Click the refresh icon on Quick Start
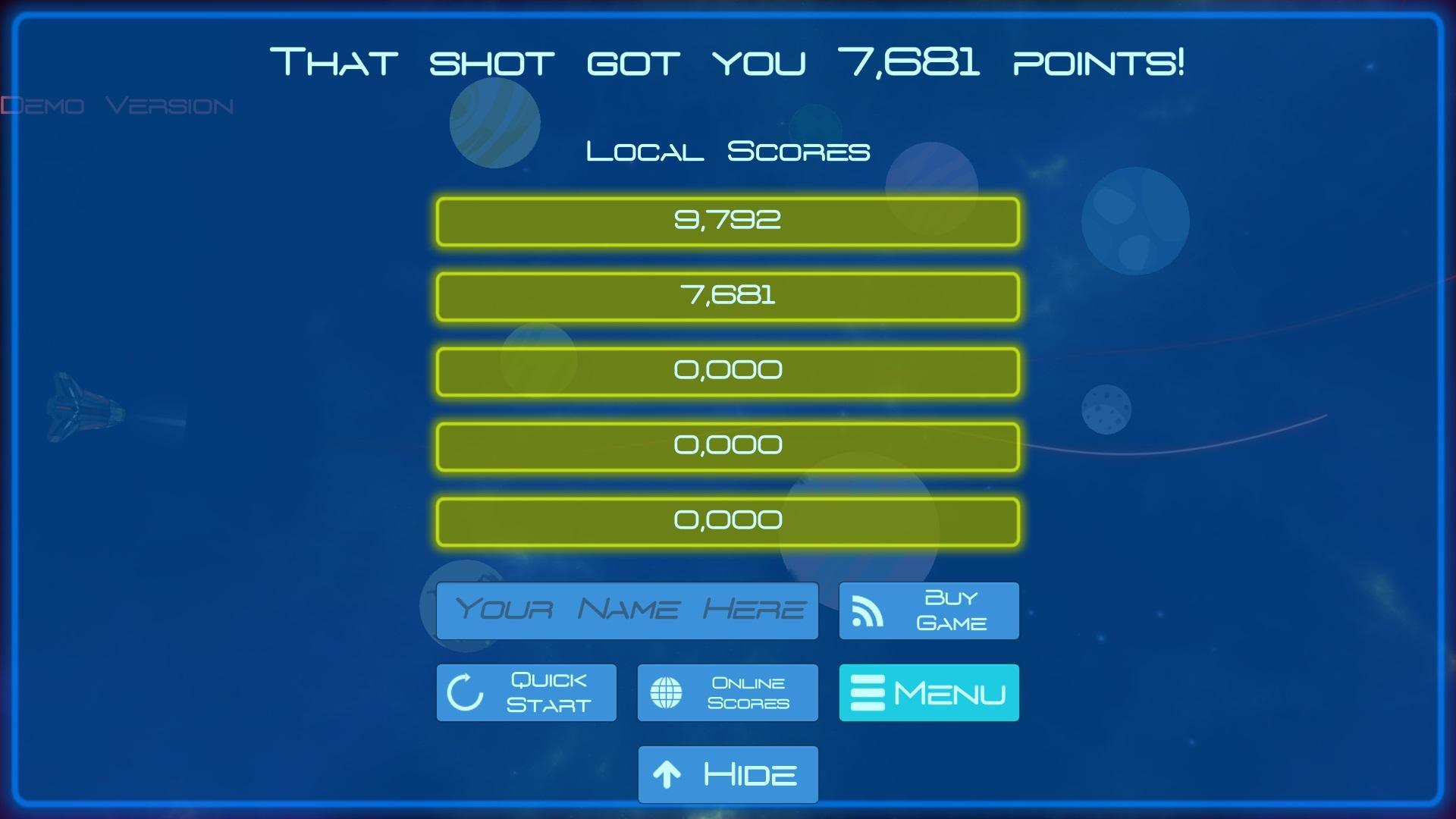 466,692
